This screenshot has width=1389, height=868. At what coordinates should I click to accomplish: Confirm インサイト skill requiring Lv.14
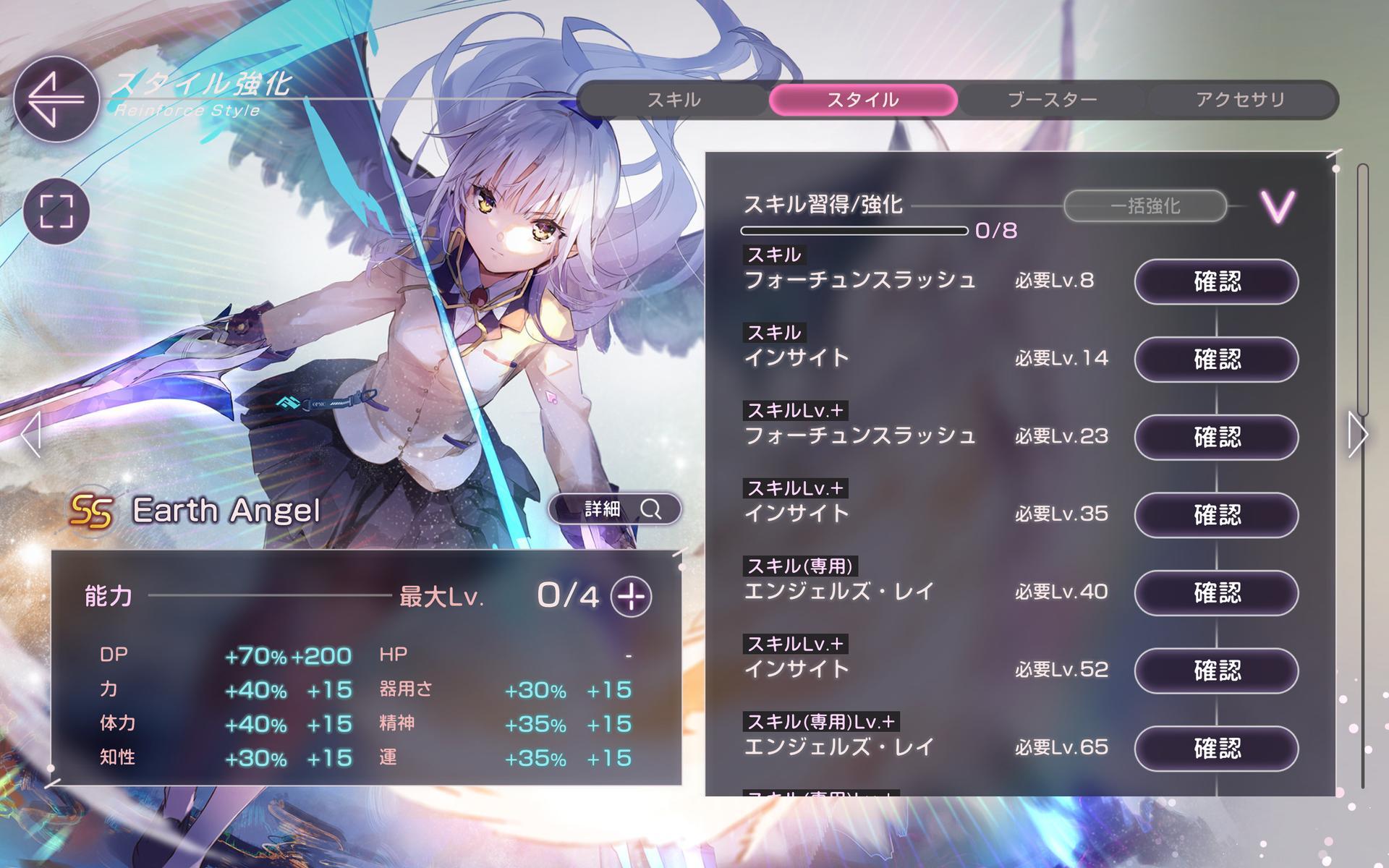coord(1216,359)
